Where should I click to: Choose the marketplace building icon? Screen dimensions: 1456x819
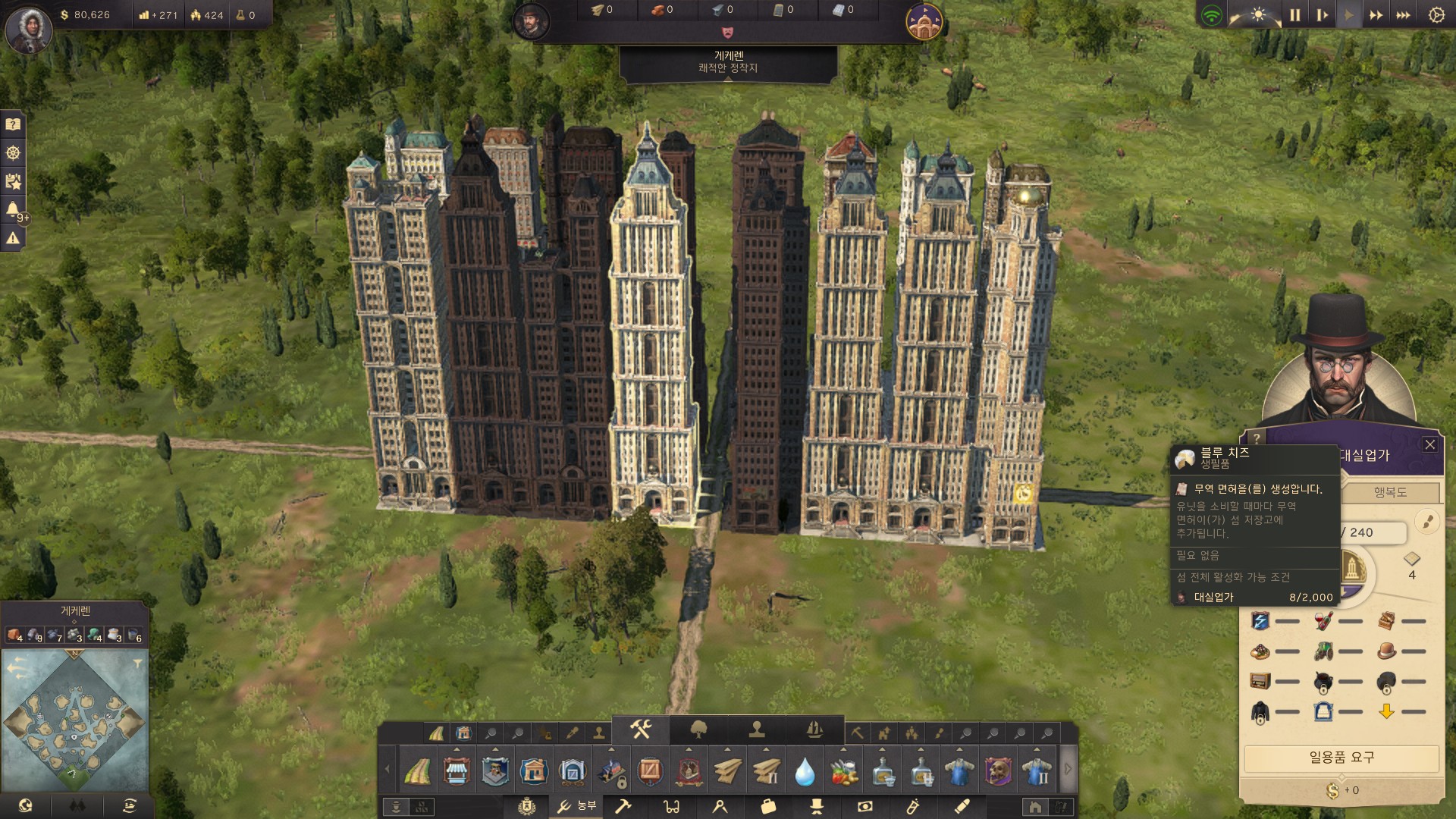pos(457,771)
